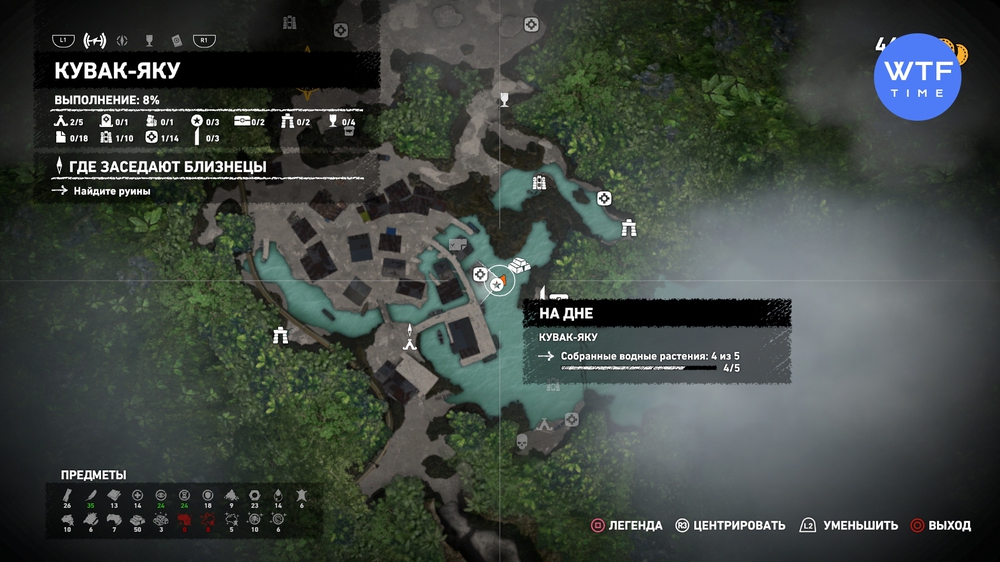1000x562 pixels.
Task: Click the stepped white blocks map marker
Action: click(519, 266)
